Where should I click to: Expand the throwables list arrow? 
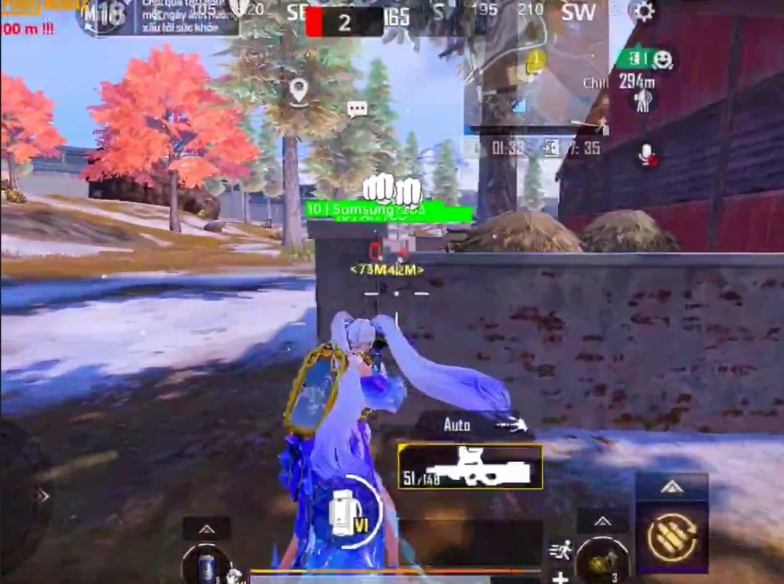[603, 521]
